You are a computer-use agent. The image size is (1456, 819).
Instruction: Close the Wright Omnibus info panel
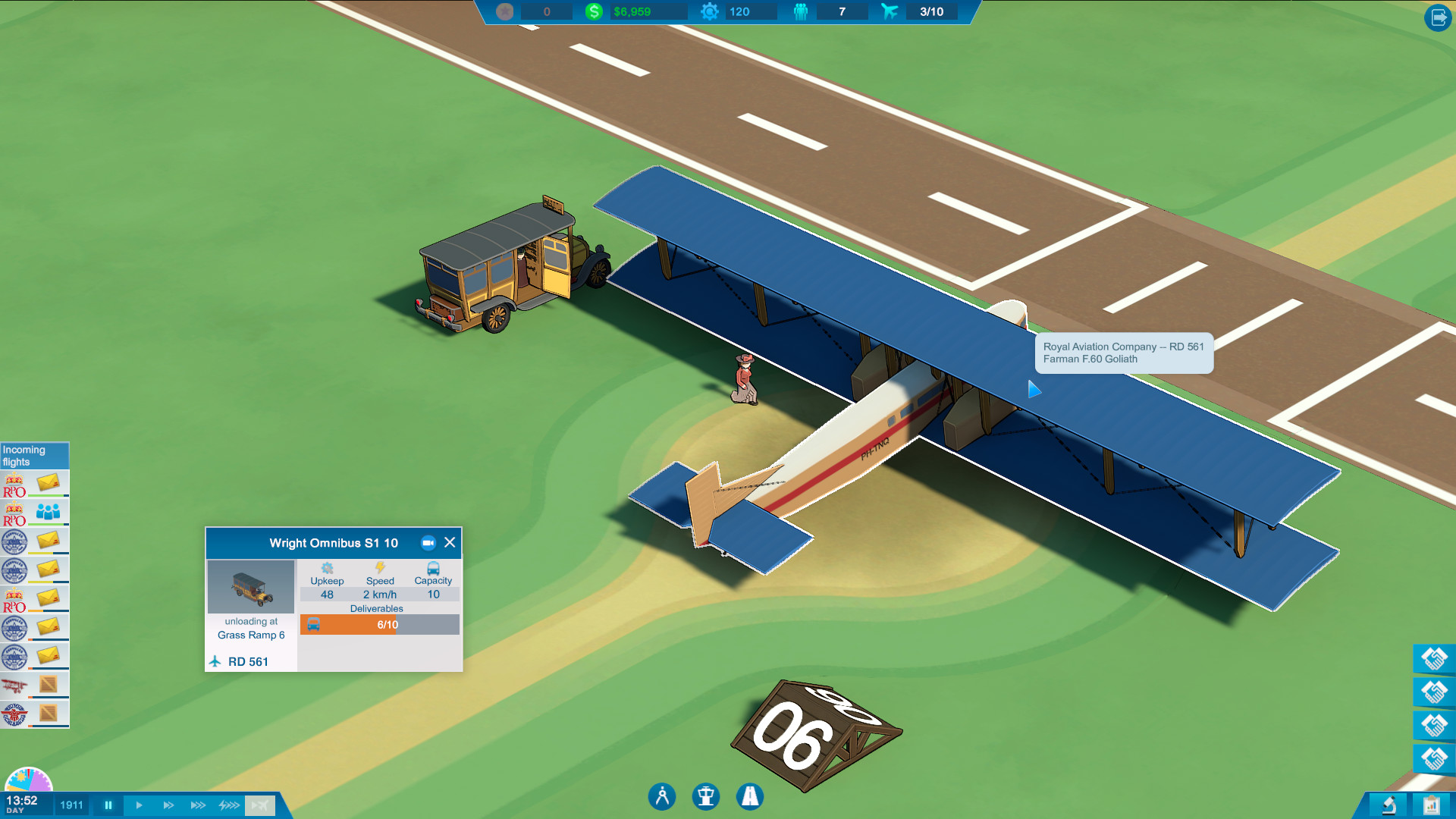[450, 542]
